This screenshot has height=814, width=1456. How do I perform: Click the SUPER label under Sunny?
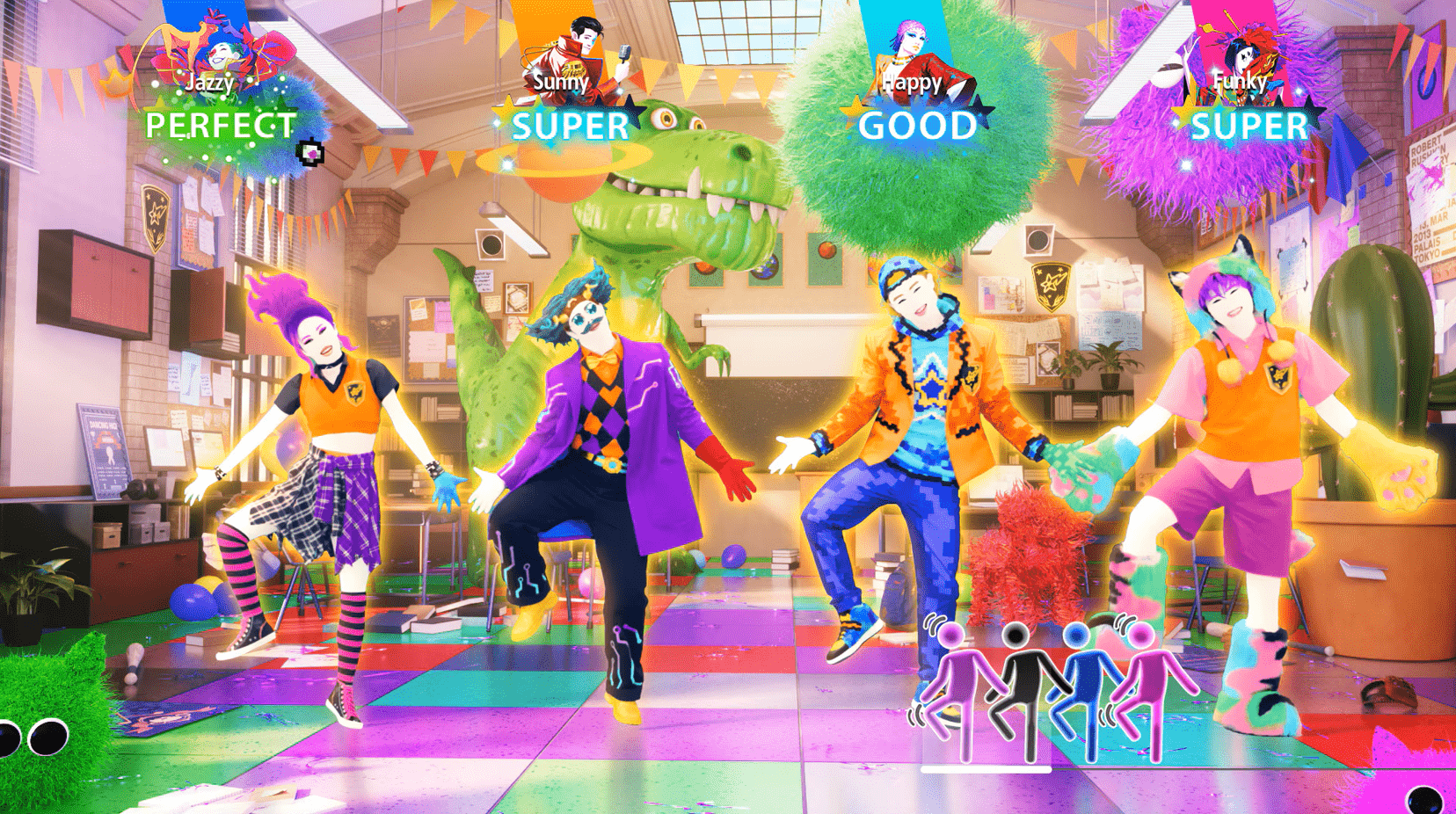[571, 127]
